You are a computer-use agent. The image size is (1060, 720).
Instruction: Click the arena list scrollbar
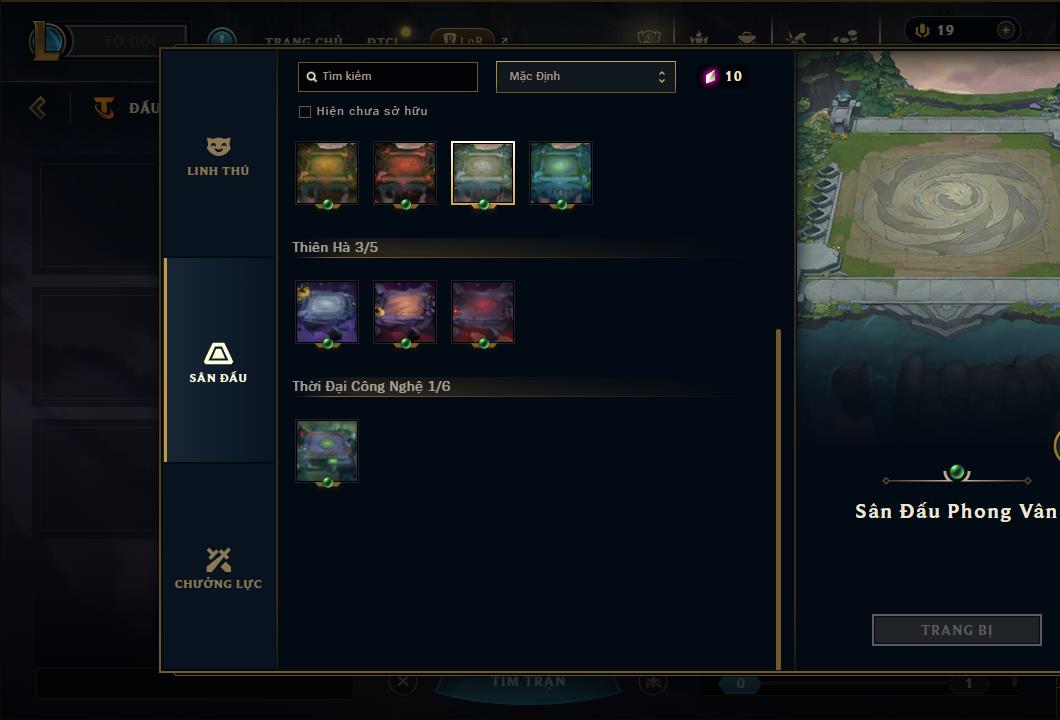tap(778, 498)
